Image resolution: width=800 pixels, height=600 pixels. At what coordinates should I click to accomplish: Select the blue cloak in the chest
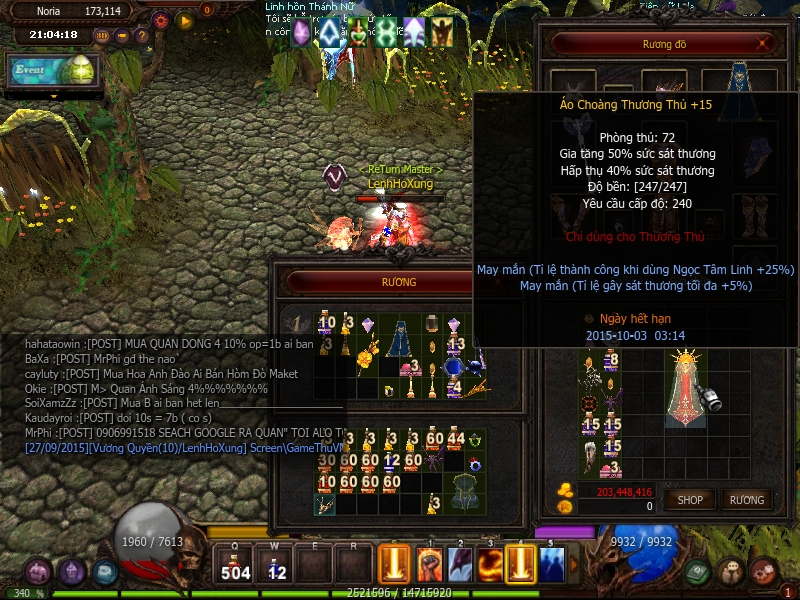click(400, 337)
